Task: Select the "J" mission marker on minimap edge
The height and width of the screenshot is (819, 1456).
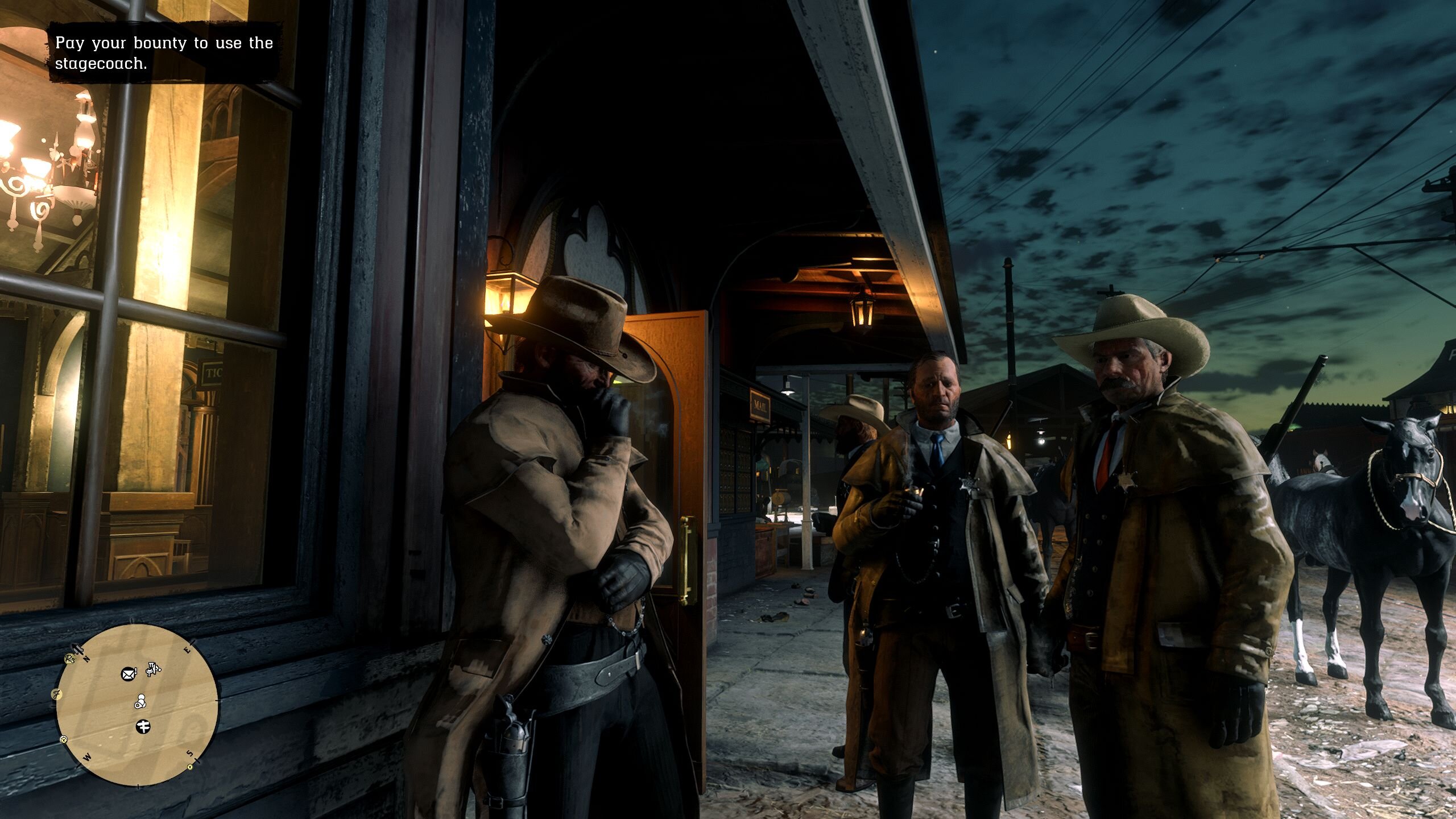Action: (x=56, y=693)
